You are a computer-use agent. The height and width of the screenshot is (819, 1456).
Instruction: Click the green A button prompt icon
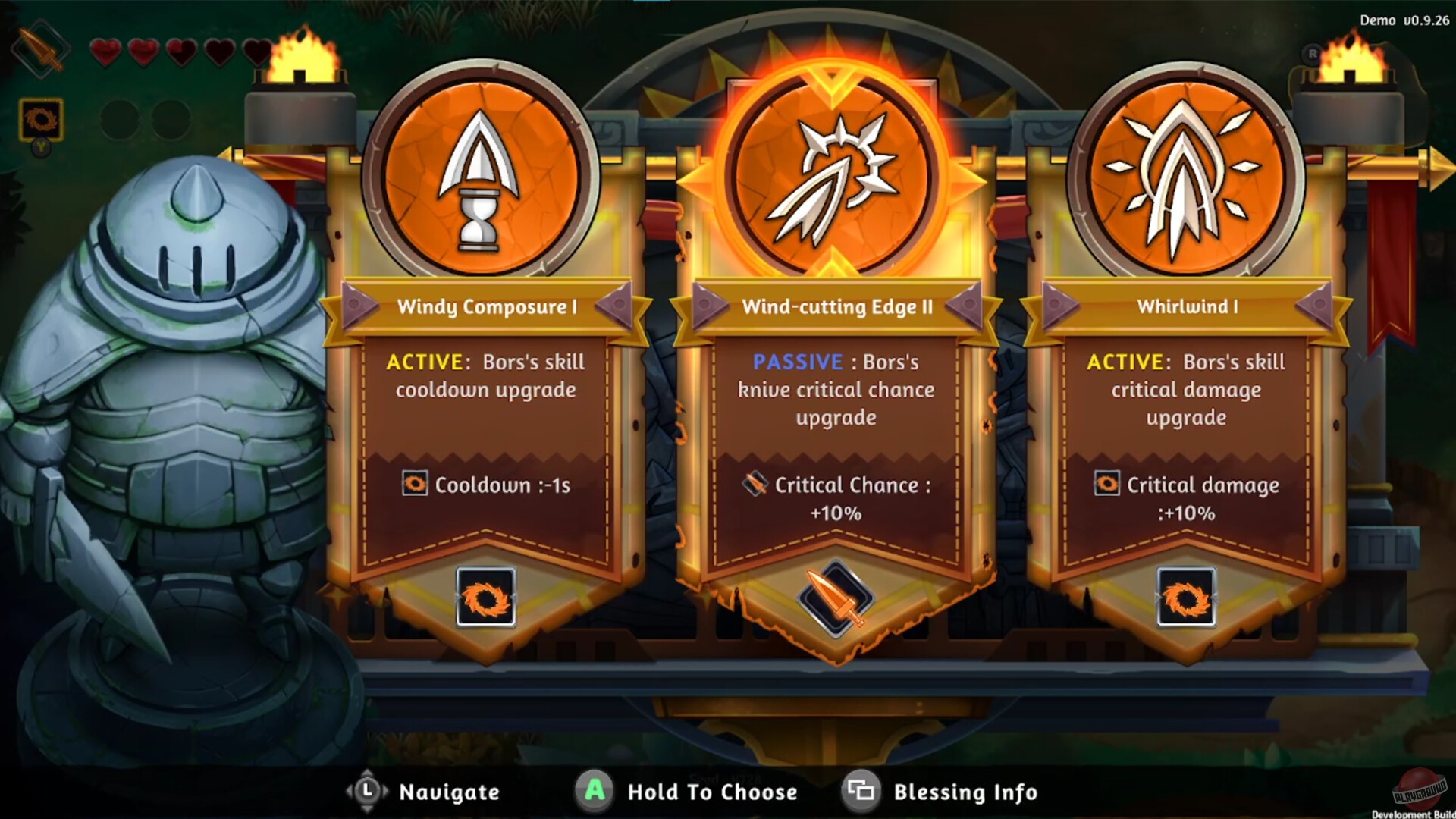596,792
